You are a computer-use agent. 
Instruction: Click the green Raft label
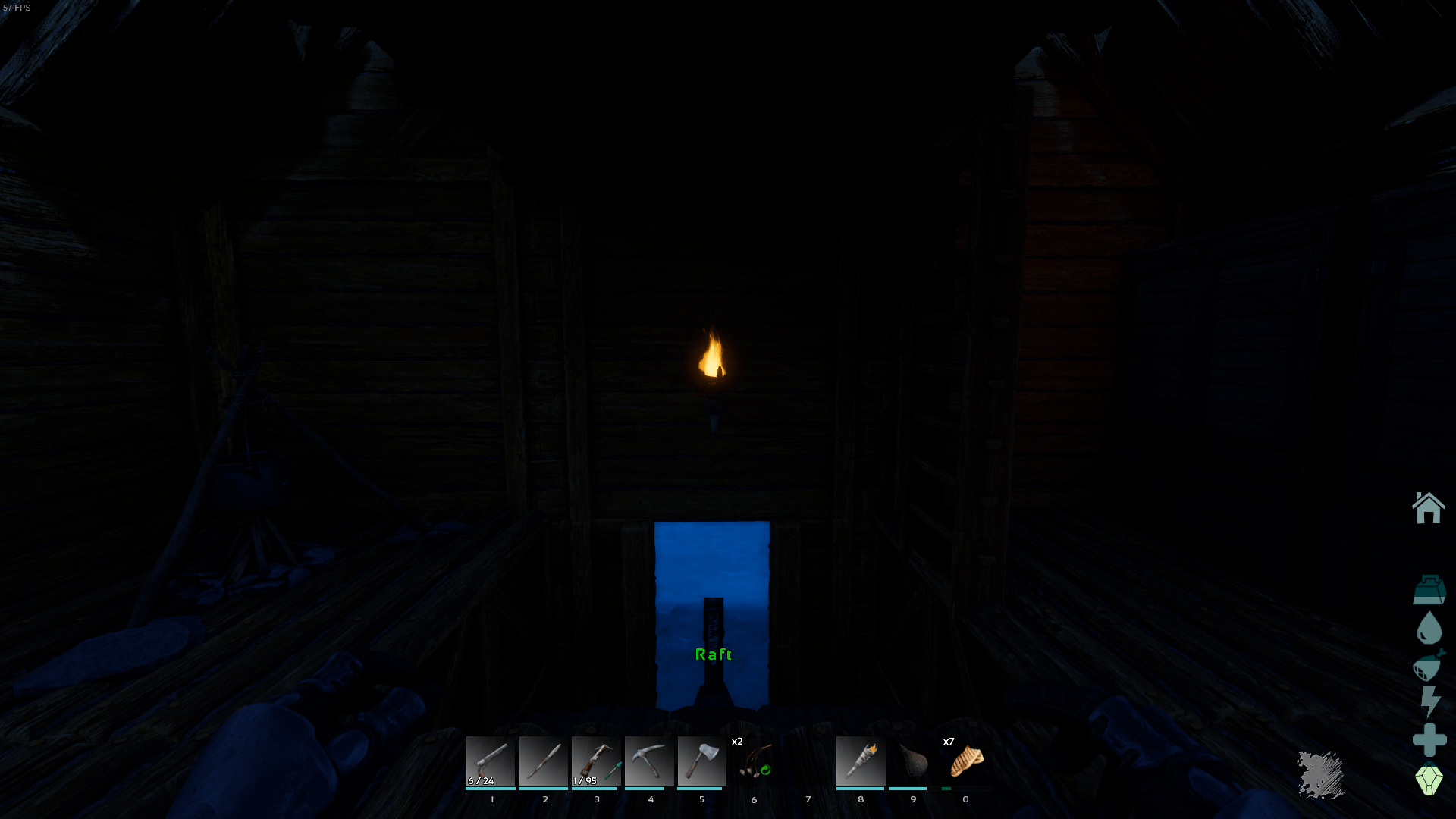click(x=714, y=653)
